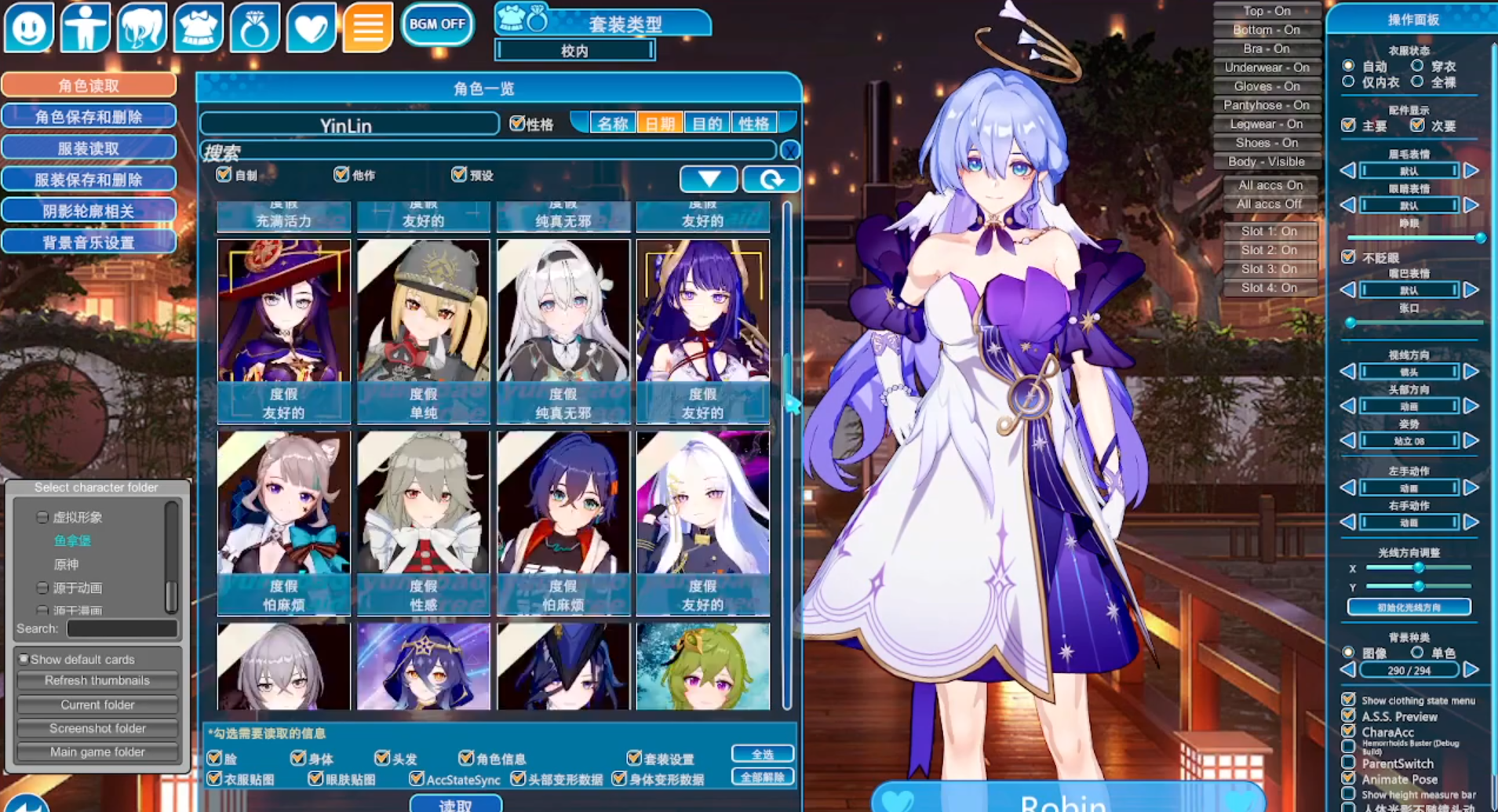Sort the character list by 名称
The image size is (1498, 812).
point(612,124)
